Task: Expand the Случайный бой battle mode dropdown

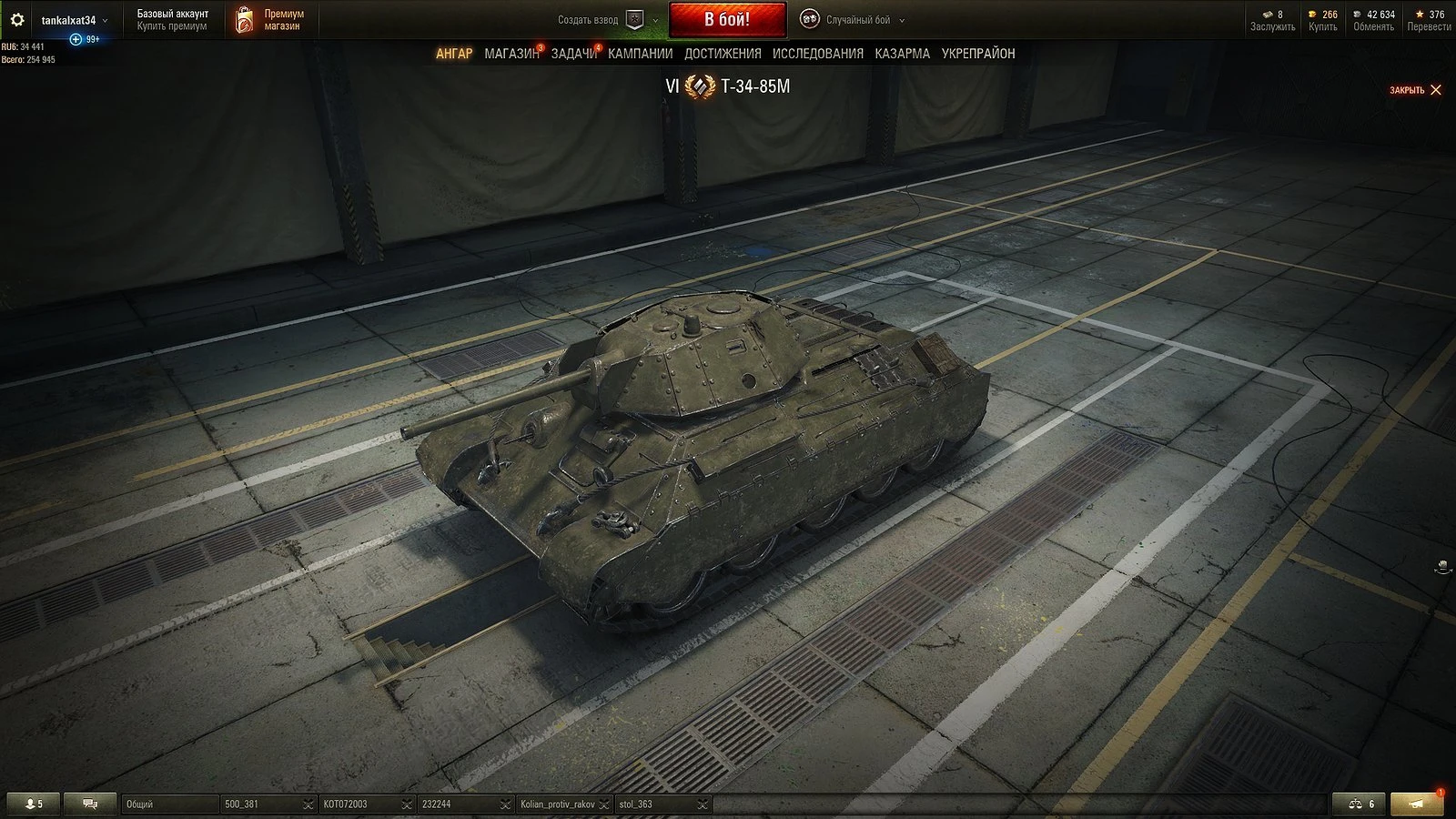Action: click(x=900, y=19)
